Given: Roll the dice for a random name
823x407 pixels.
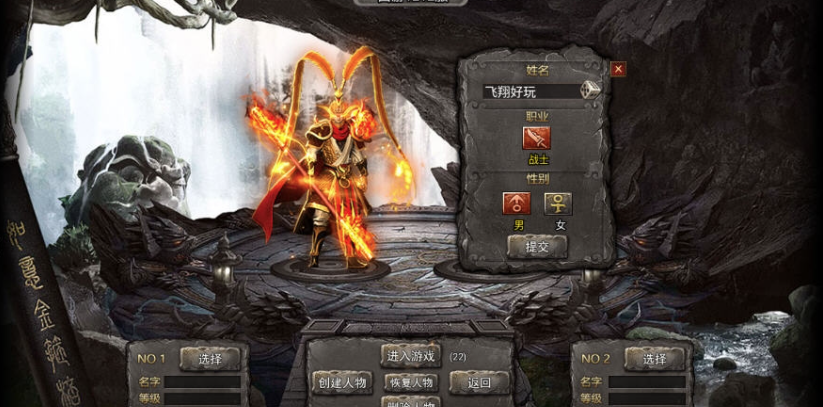Looking at the screenshot, I should pyautogui.click(x=593, y=90).
